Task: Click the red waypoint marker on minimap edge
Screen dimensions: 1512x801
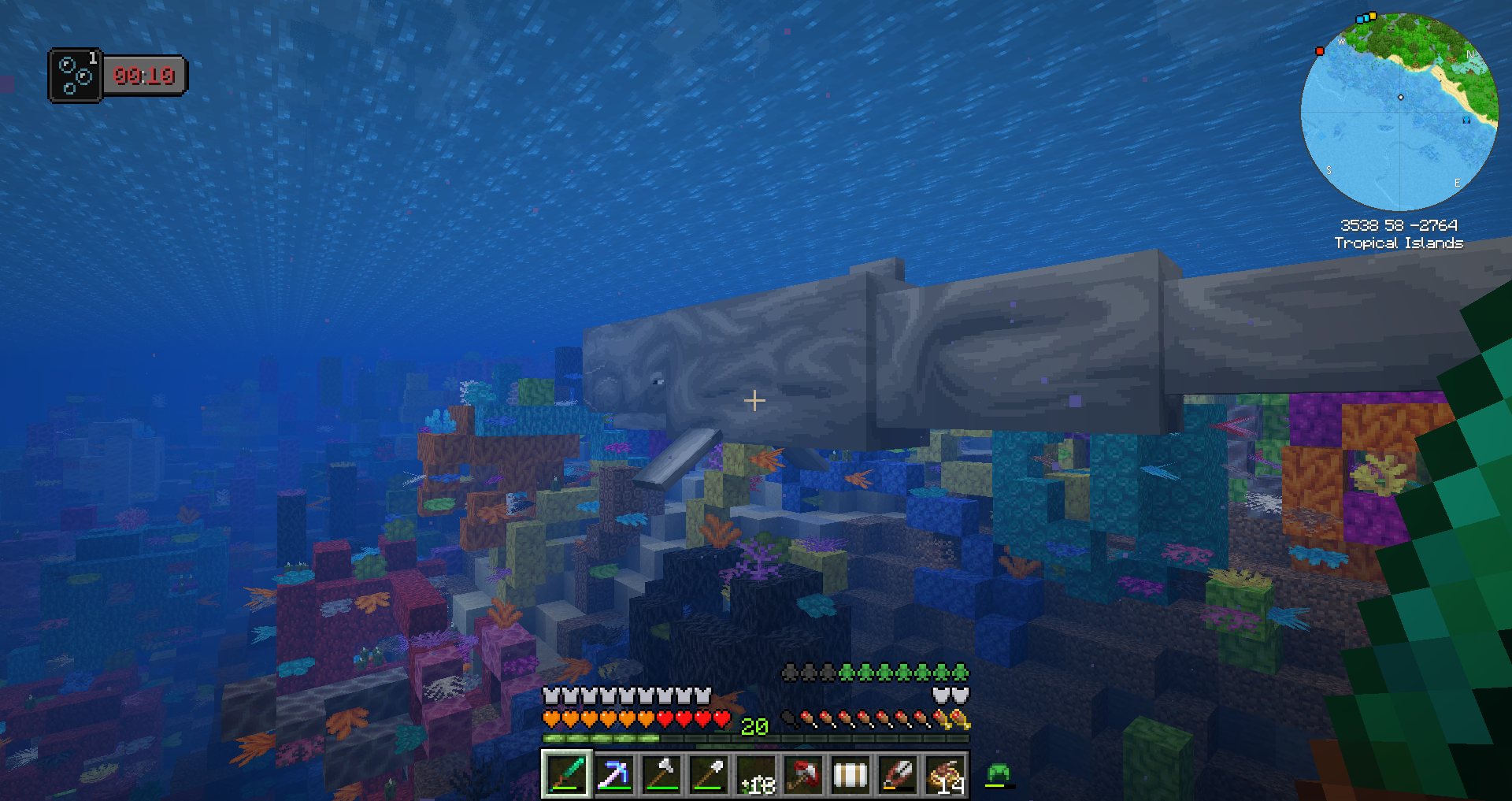Action: 1320,51
